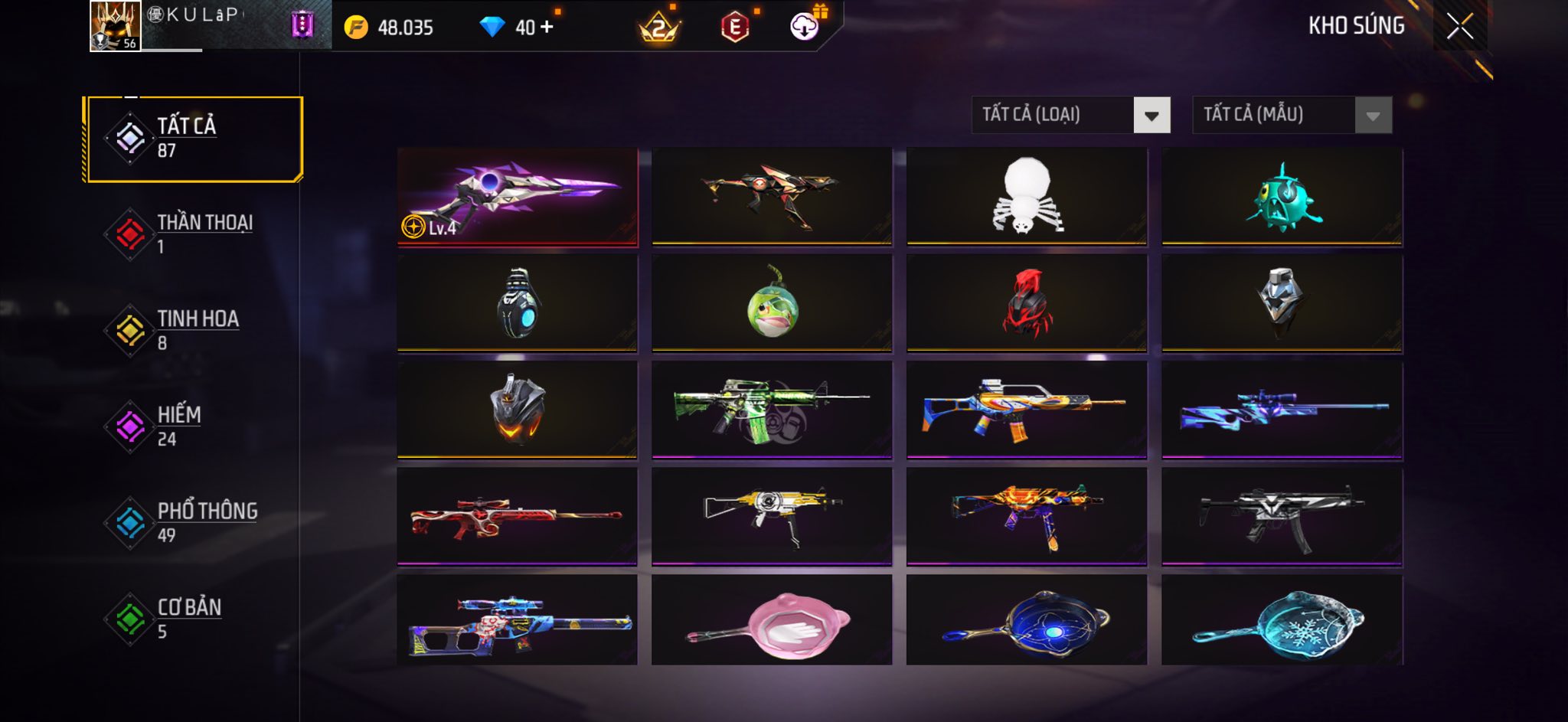Select the pink cat-ear pan skin
This screenshot has height=722, width=1568.
[772, 622]
